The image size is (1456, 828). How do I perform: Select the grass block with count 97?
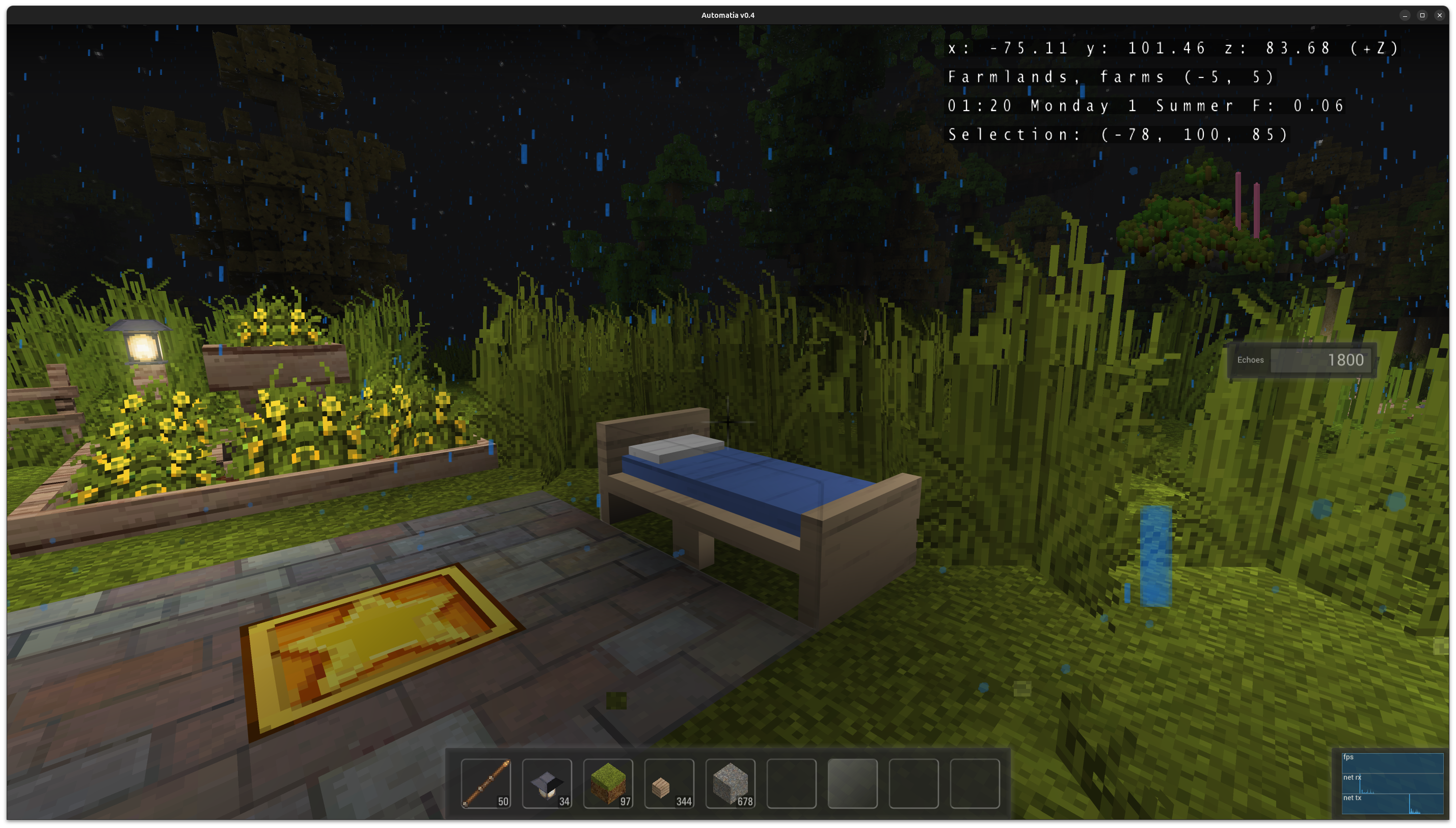coord(608,784)
